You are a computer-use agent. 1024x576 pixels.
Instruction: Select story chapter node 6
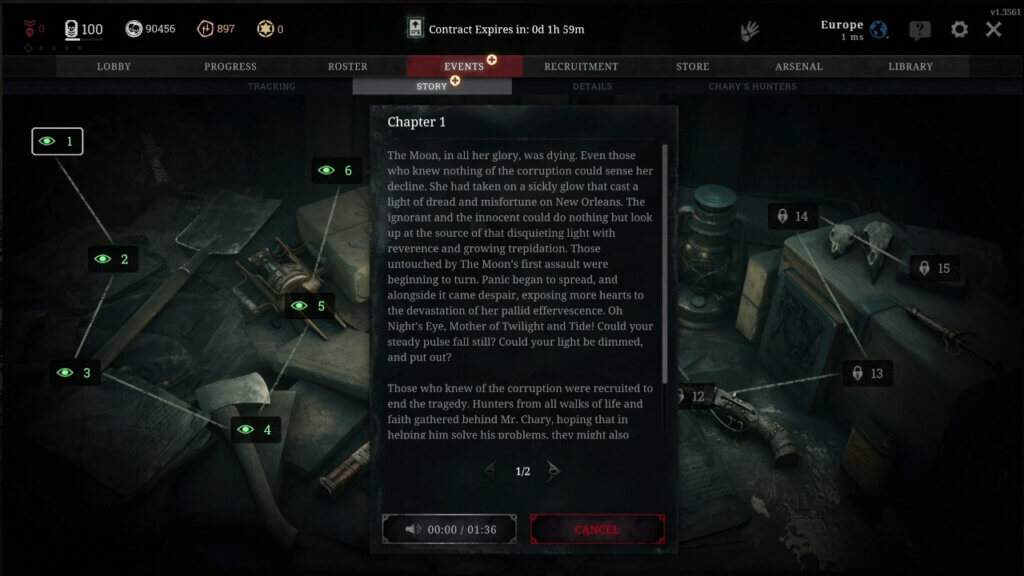(336, 171)
